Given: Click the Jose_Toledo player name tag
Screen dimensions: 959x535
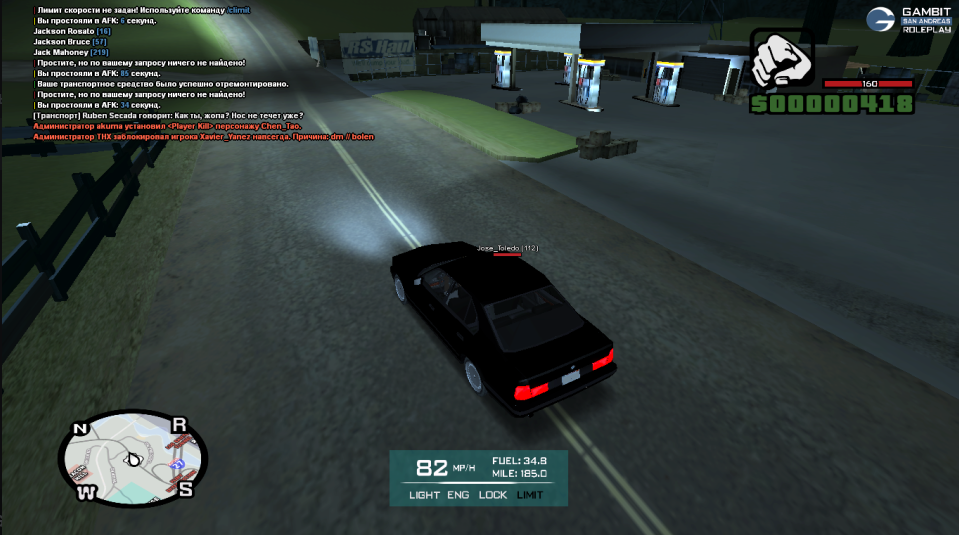Looking at the screenshot, I should click(x=507, y=248).
